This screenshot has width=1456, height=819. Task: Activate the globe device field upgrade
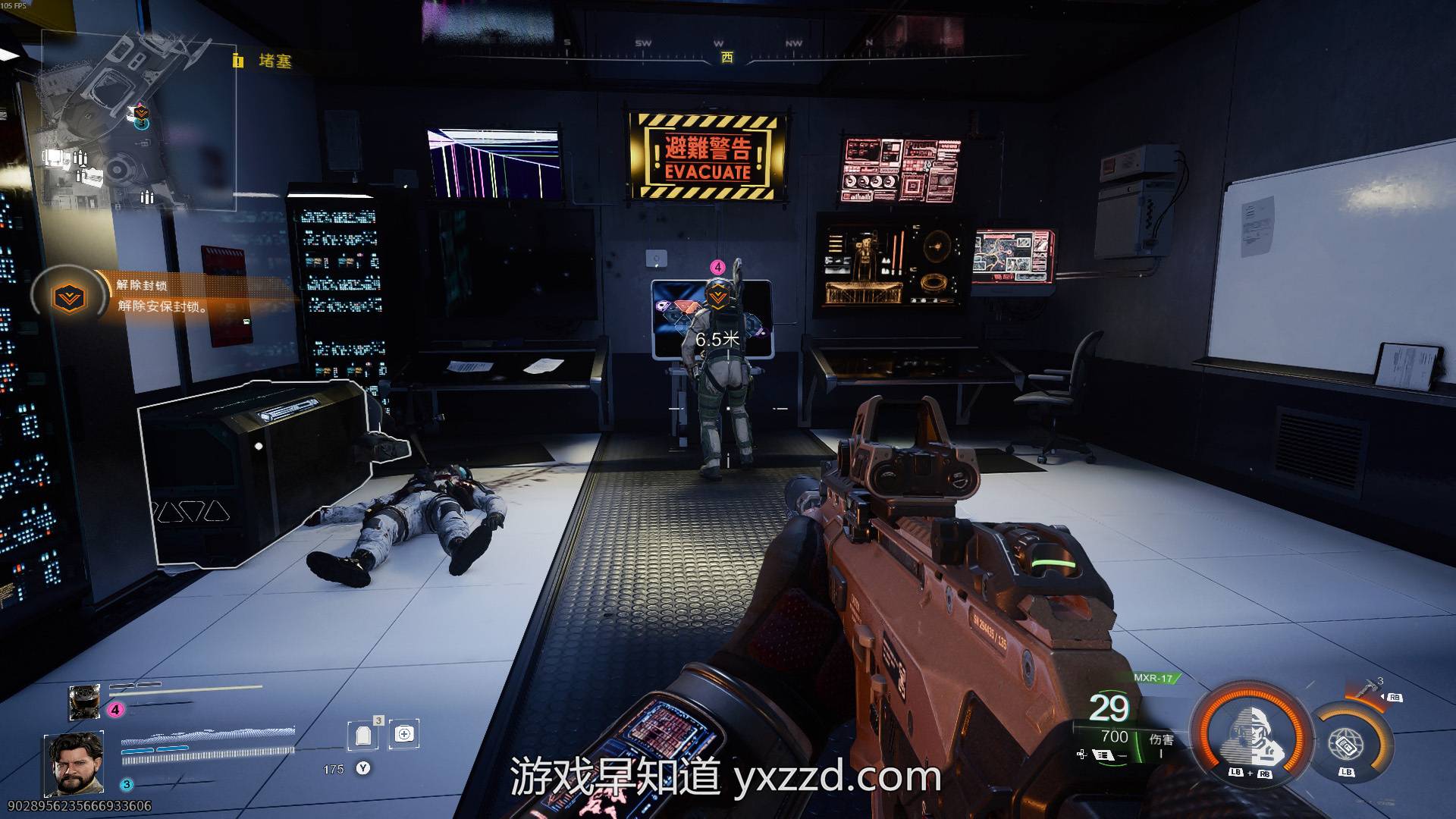click(1345, 742)
